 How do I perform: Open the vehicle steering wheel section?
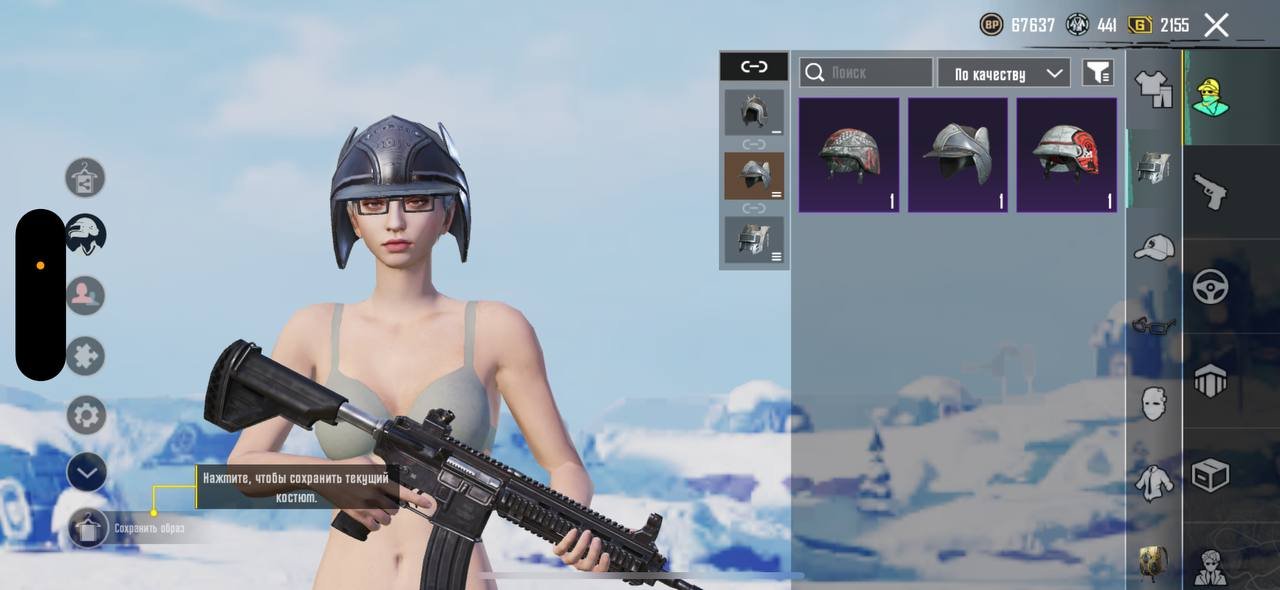tap(1210, 287)
